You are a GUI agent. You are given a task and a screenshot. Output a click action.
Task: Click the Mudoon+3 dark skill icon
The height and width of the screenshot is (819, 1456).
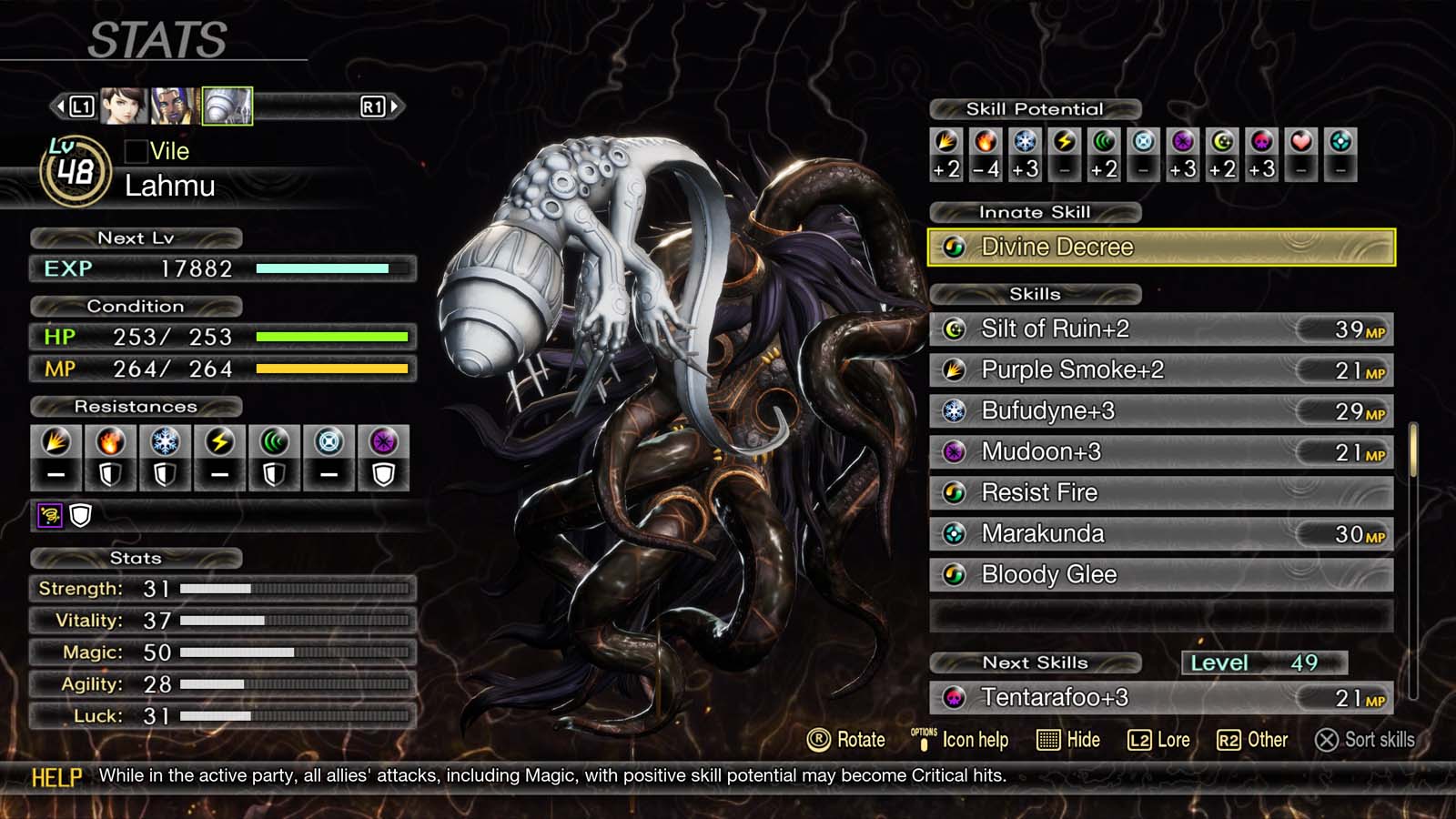point(955,451)
